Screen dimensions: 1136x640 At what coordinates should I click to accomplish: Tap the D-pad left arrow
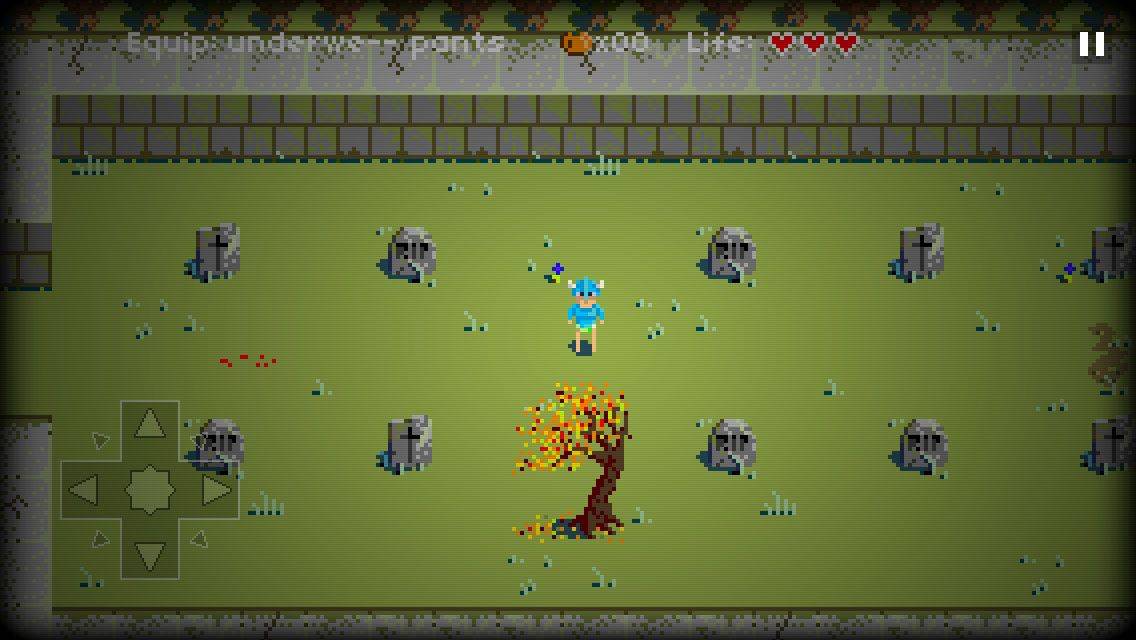coord(84,490)
